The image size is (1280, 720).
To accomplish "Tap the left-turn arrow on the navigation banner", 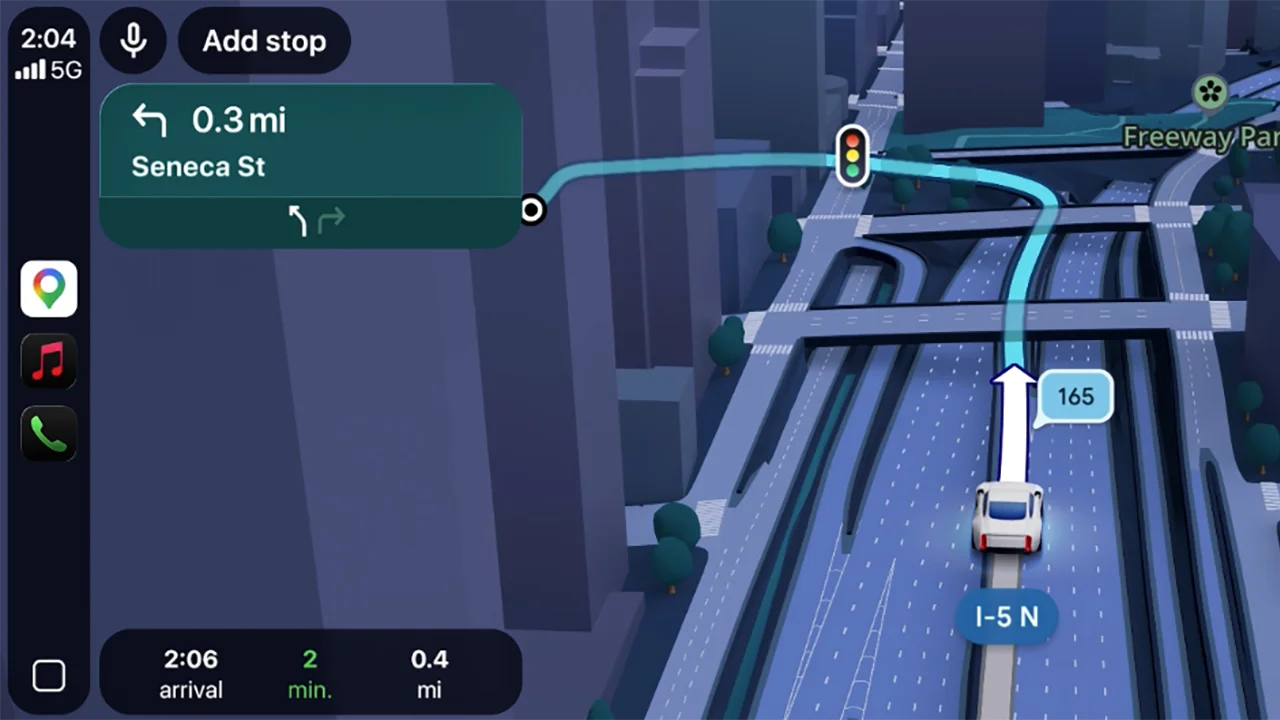I will [x=148, y=120].
